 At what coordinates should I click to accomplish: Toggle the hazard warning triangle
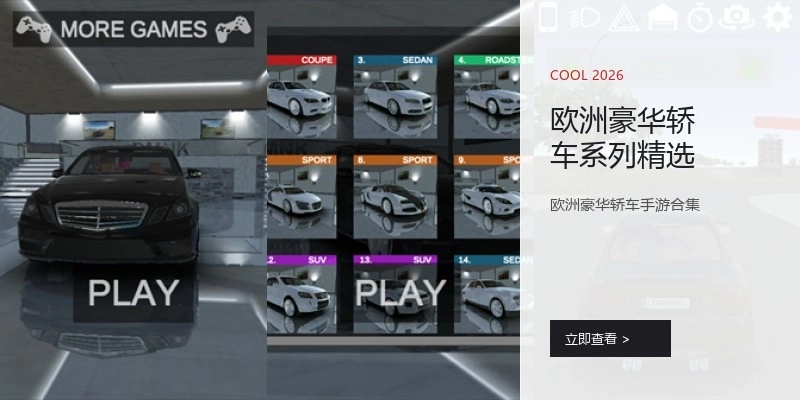point(623,17)
